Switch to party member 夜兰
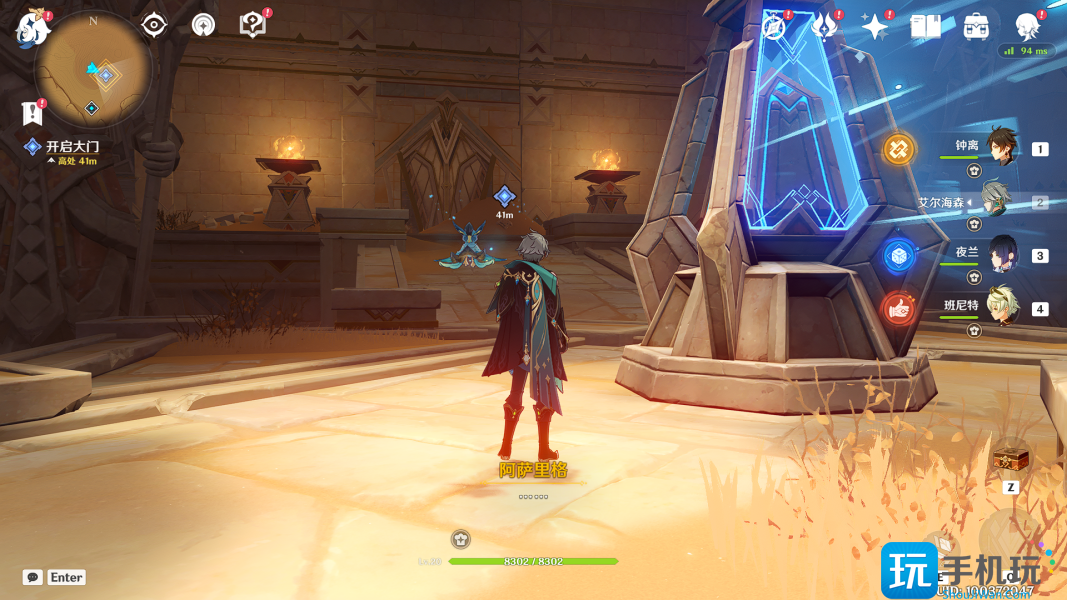 [x=1001, y=254]
